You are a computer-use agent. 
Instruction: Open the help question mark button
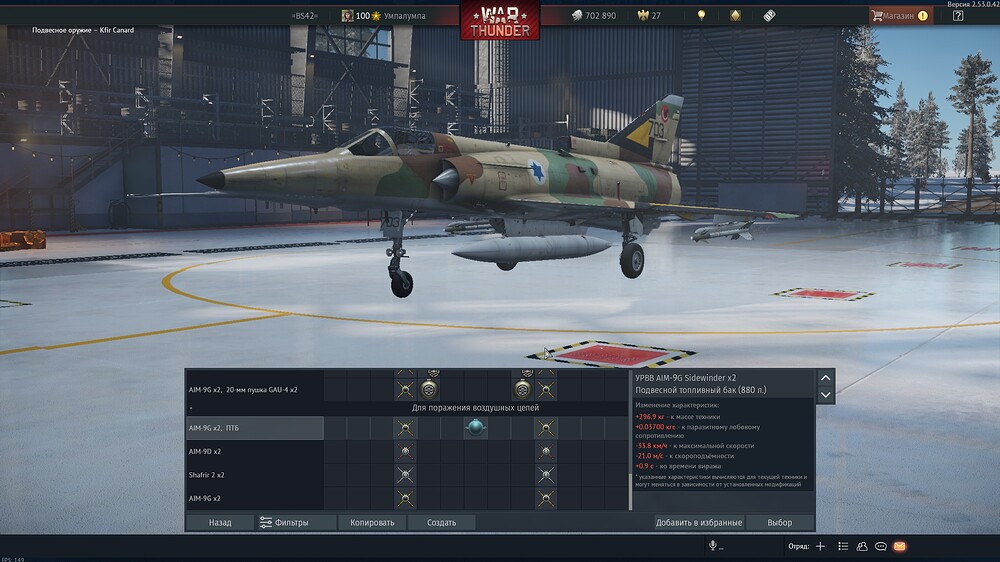point(958,16)
